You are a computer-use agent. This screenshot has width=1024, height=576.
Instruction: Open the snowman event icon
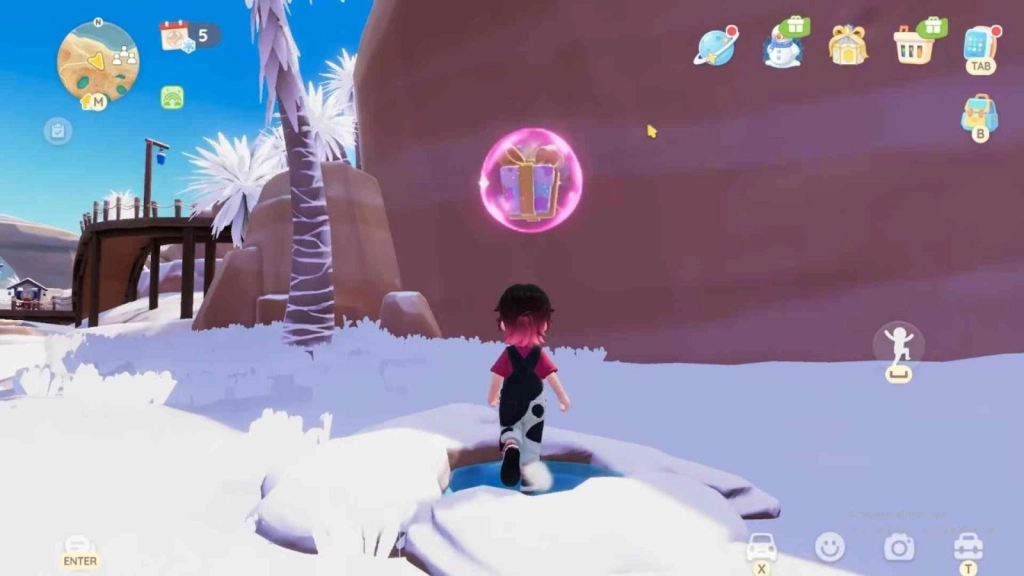[782, 47]
